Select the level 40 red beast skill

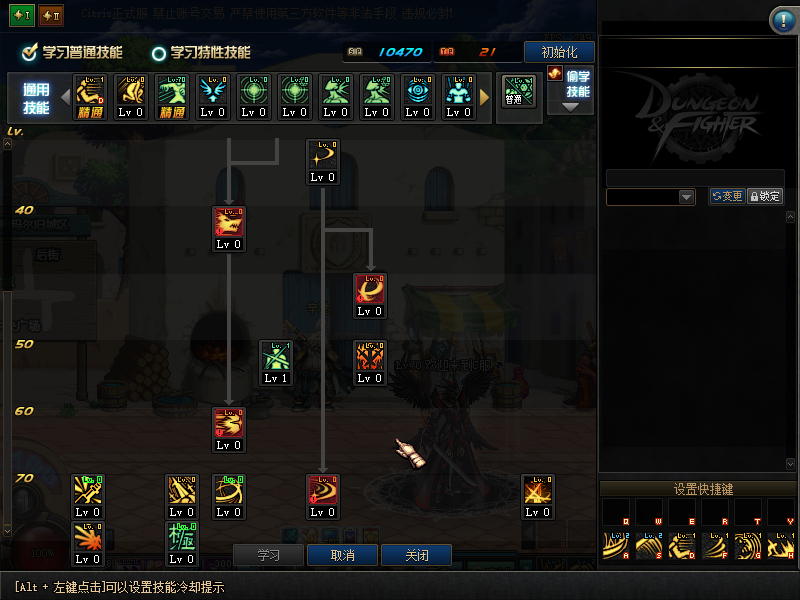228,223
